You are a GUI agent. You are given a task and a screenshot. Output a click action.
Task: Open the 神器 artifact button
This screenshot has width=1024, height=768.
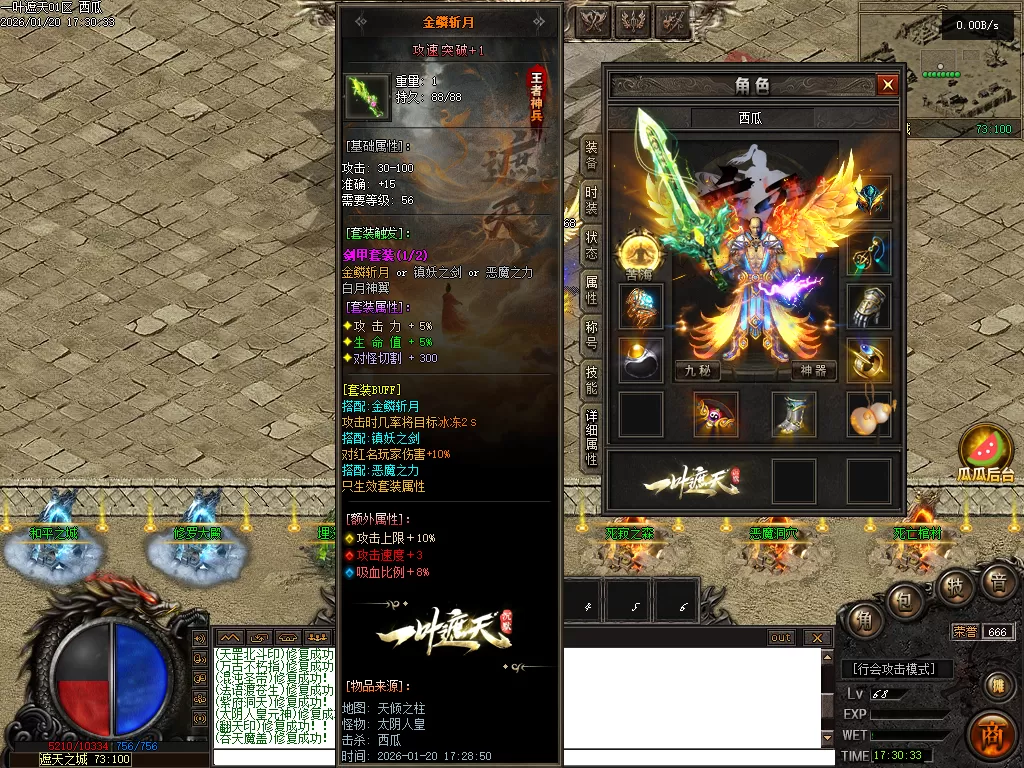point(814,370)
